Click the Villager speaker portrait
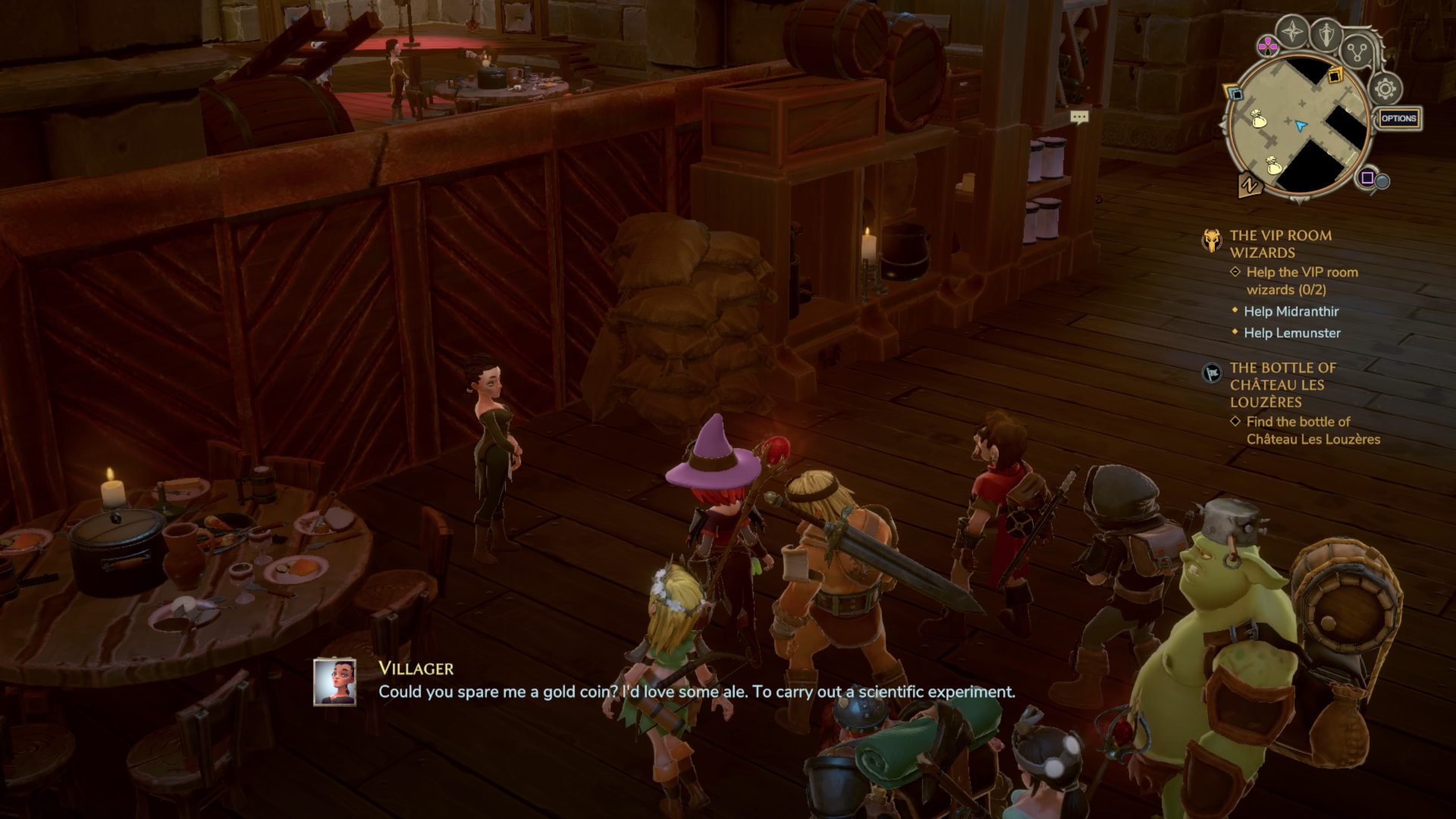 pyautogui.click(x=334, y=681)
